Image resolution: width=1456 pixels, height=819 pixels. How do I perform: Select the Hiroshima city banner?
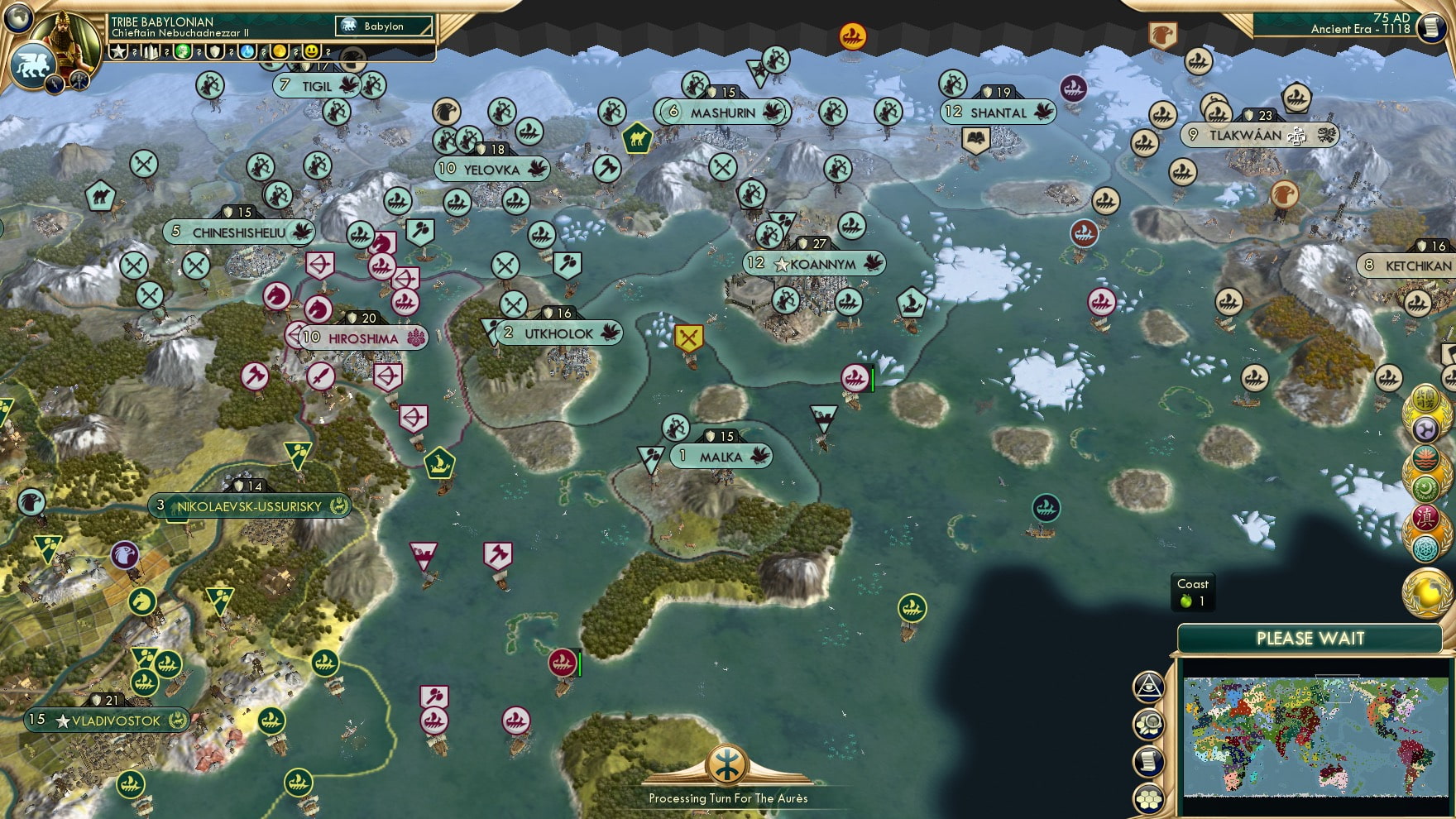click(356, 336)
